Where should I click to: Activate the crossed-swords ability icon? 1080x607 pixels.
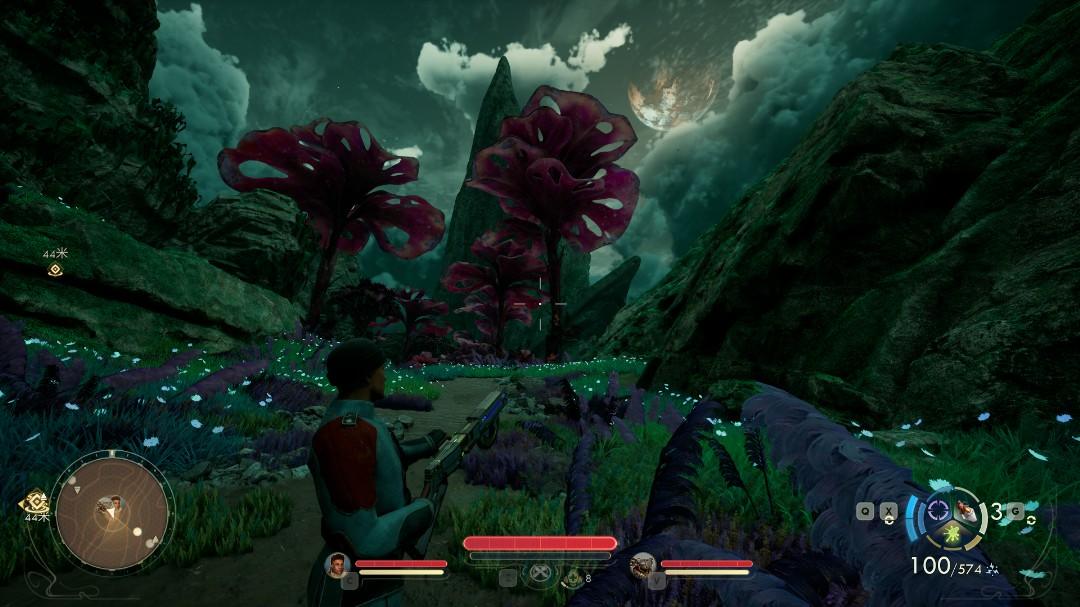pyautogui.click(x=540, y=575)
